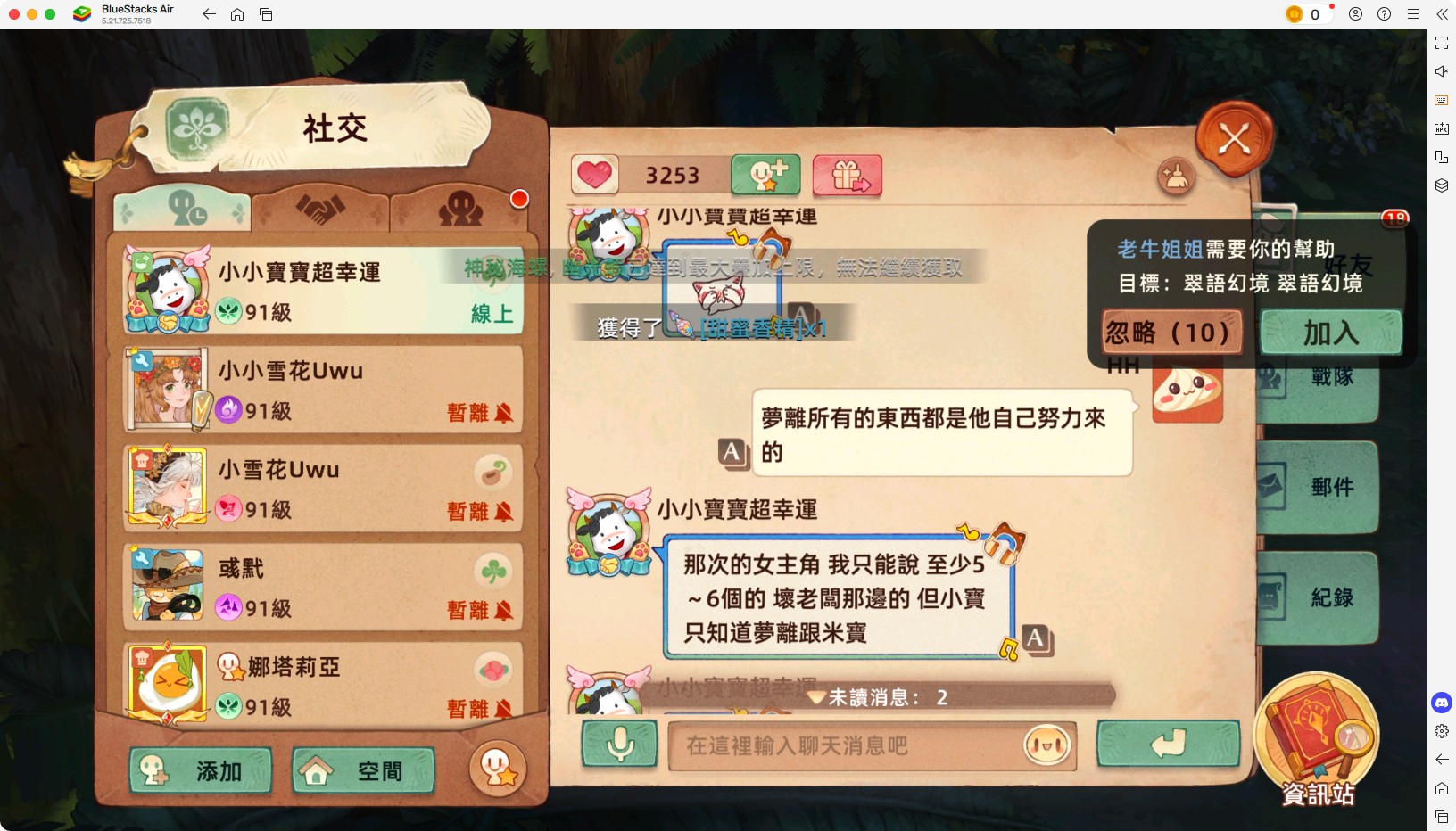Collapse the BlueStacks toolbar with the chevron

tap(1443, 14)
